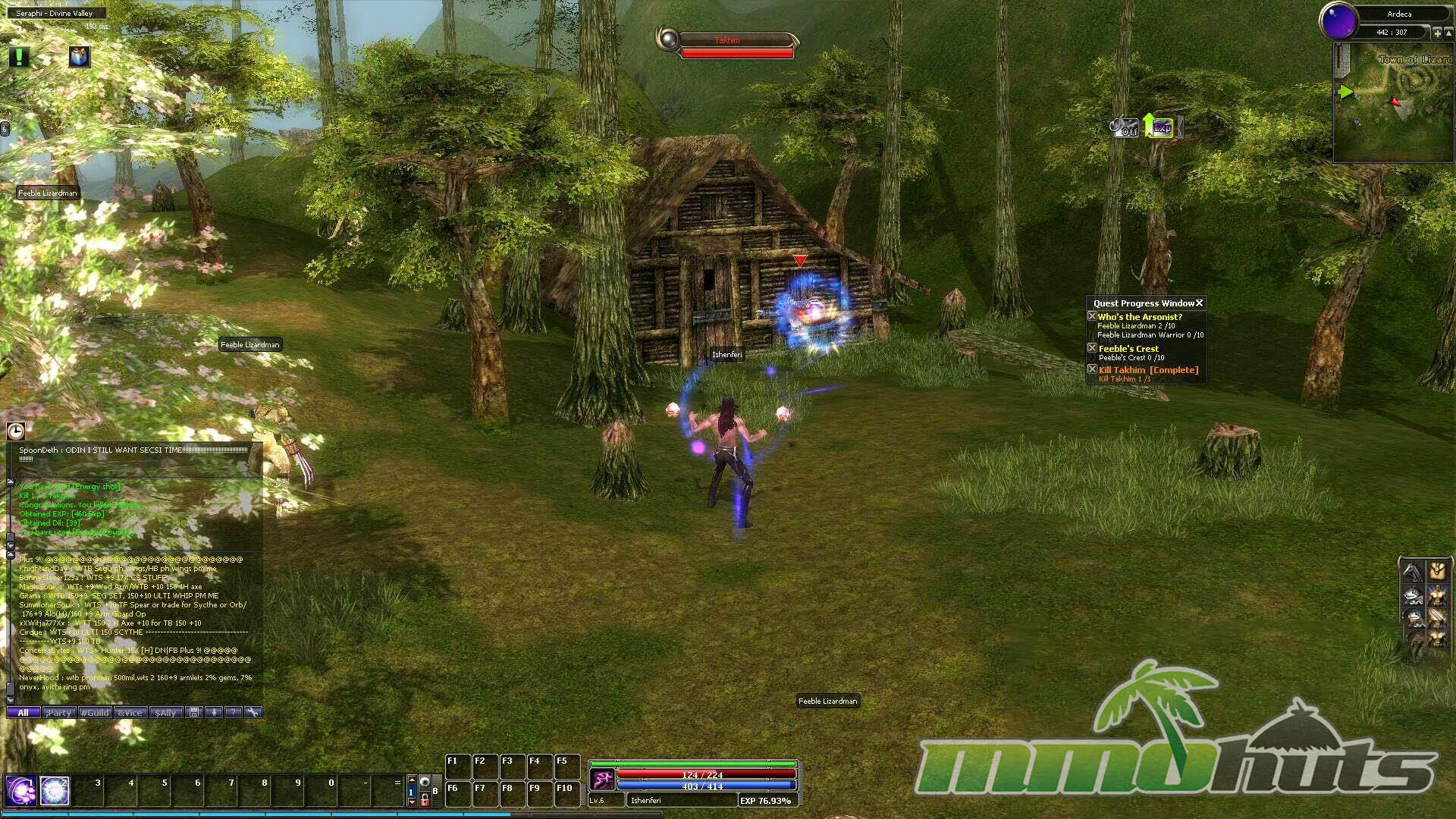Untrack the Who's the Arsonist? quest
This screenshot has width=1456, height=819.
click(1092, 316)
